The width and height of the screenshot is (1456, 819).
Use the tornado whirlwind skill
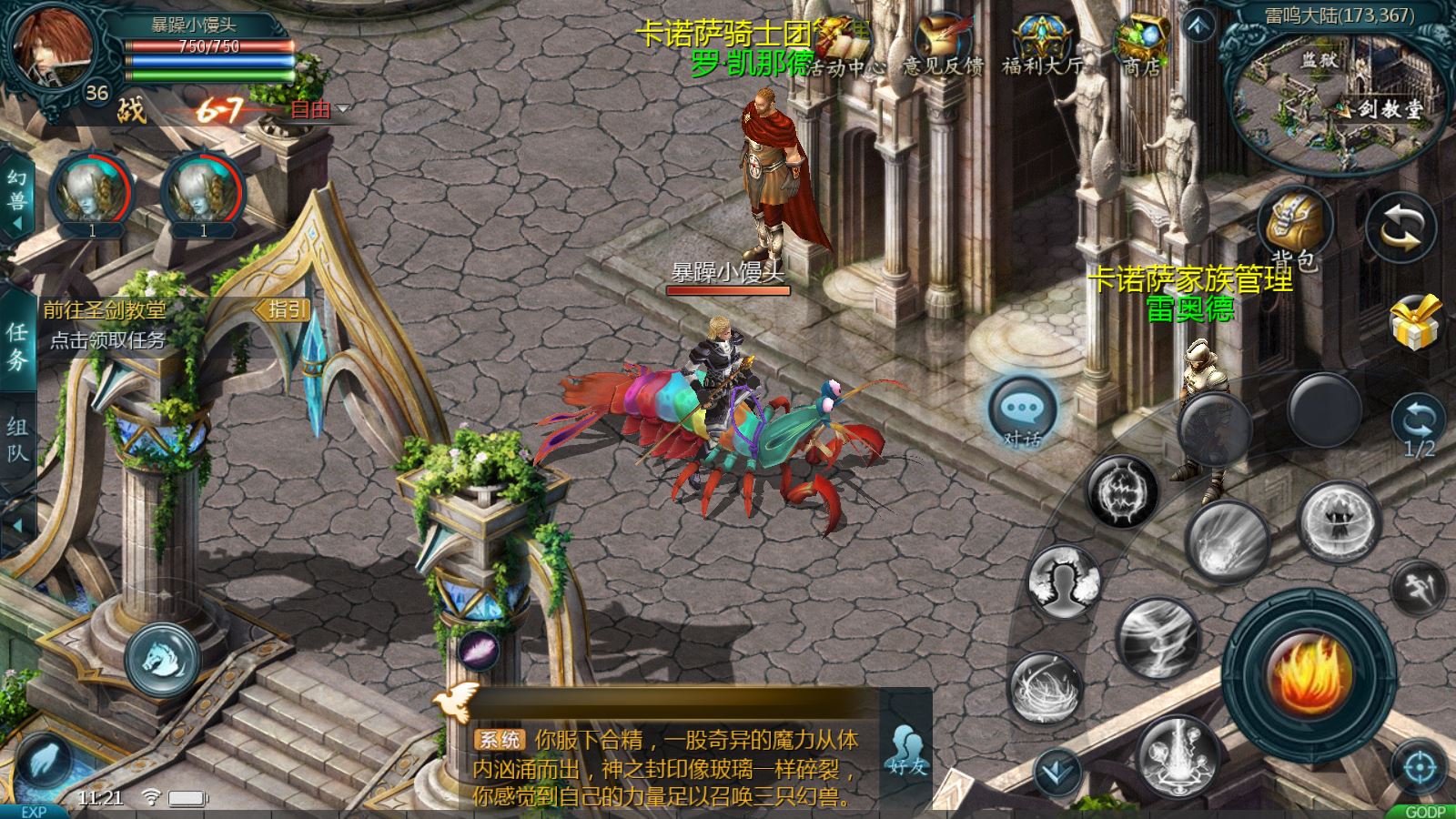pyautogui.click(x=1157, y=637)
